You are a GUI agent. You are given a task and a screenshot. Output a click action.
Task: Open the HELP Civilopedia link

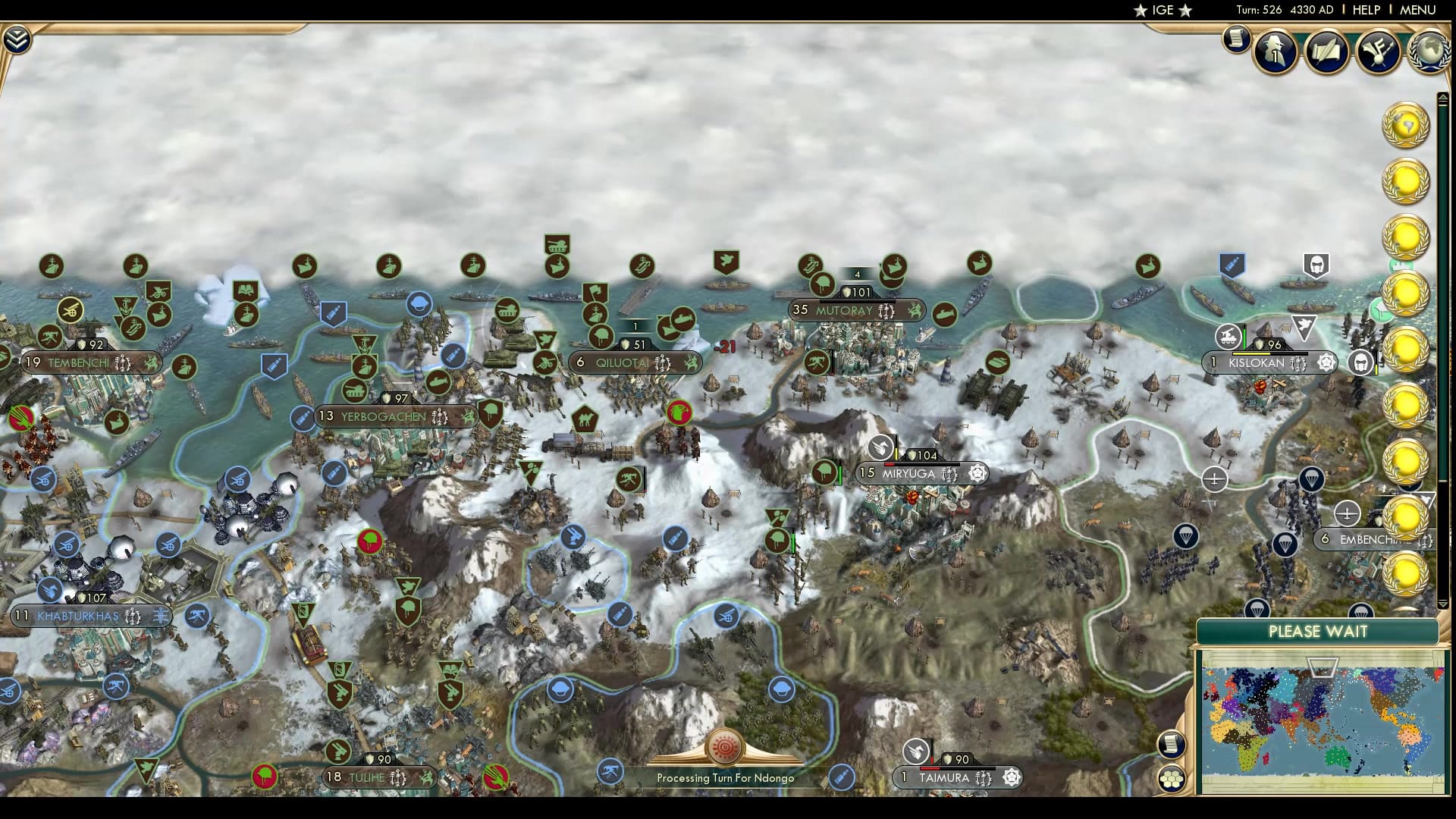(x=1366, y=10)
